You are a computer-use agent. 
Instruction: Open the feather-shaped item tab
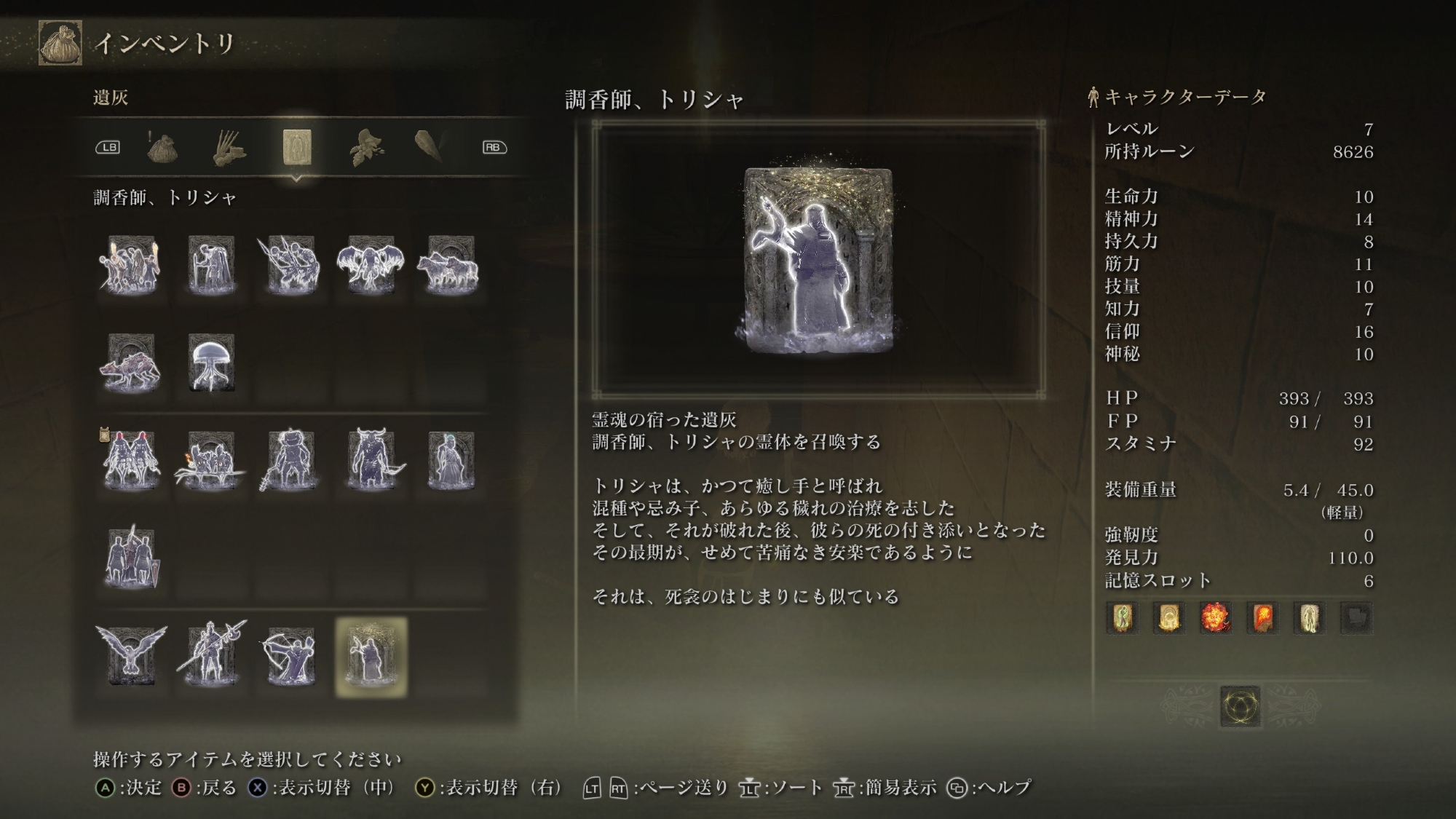[430, 146]
